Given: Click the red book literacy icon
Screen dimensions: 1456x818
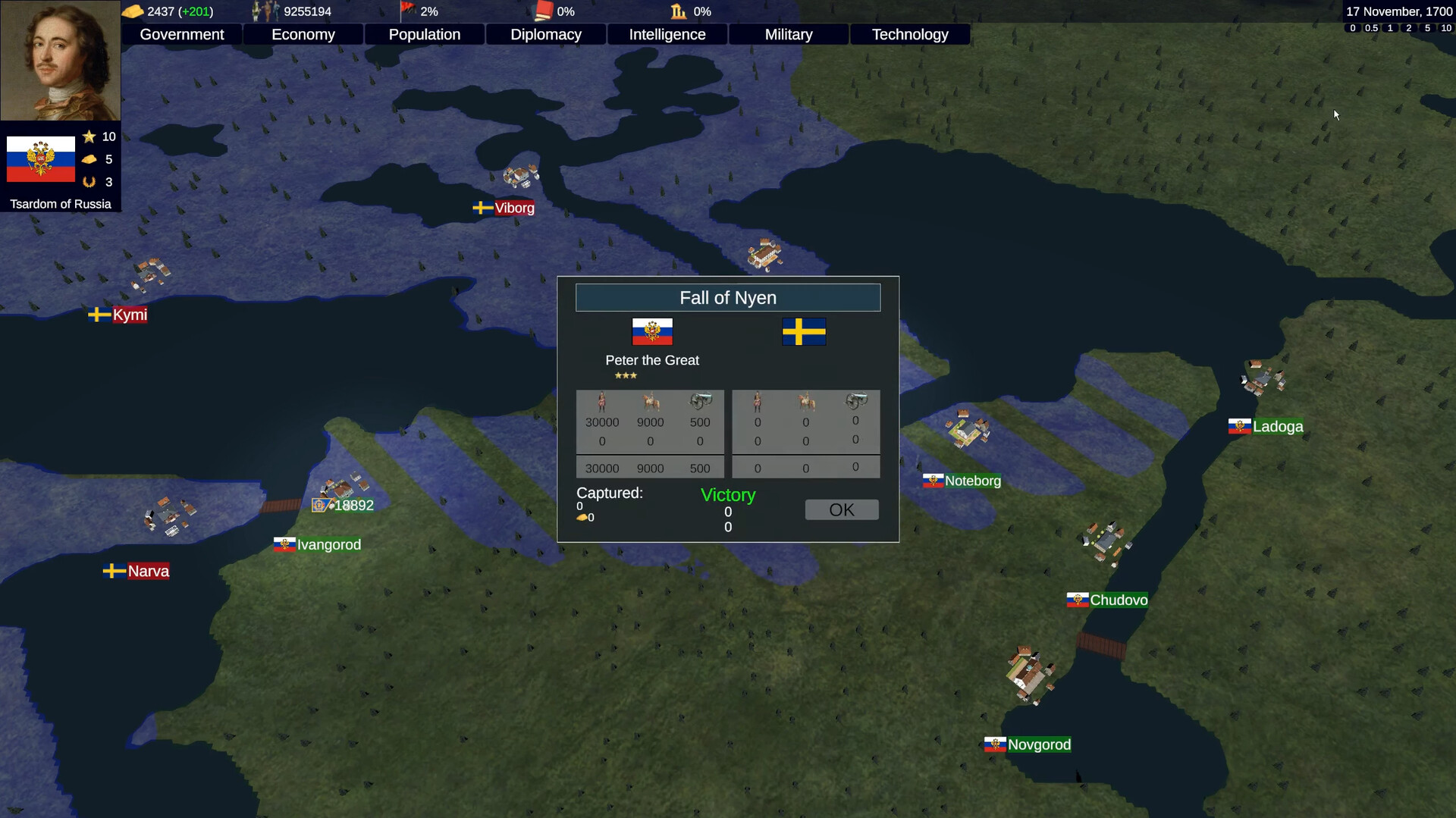Looking at the screenshot, I should (544, 11).
